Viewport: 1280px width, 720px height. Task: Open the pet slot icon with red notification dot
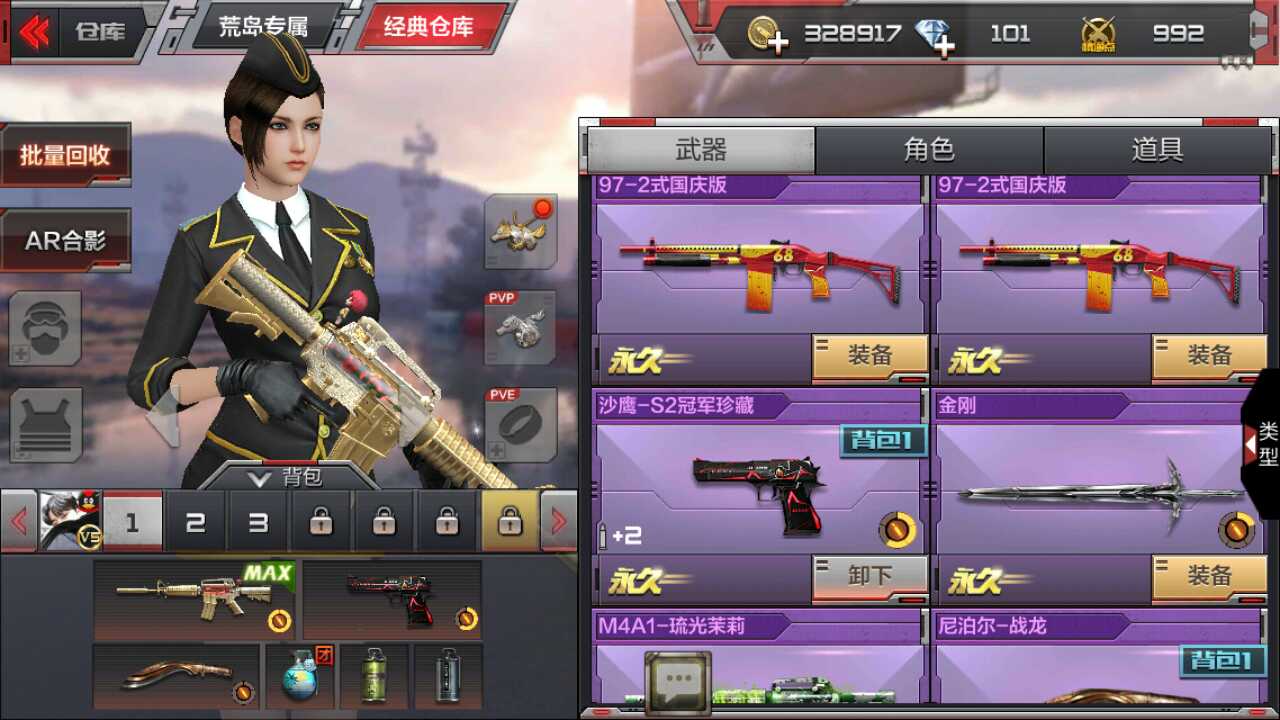click(517, 232)
